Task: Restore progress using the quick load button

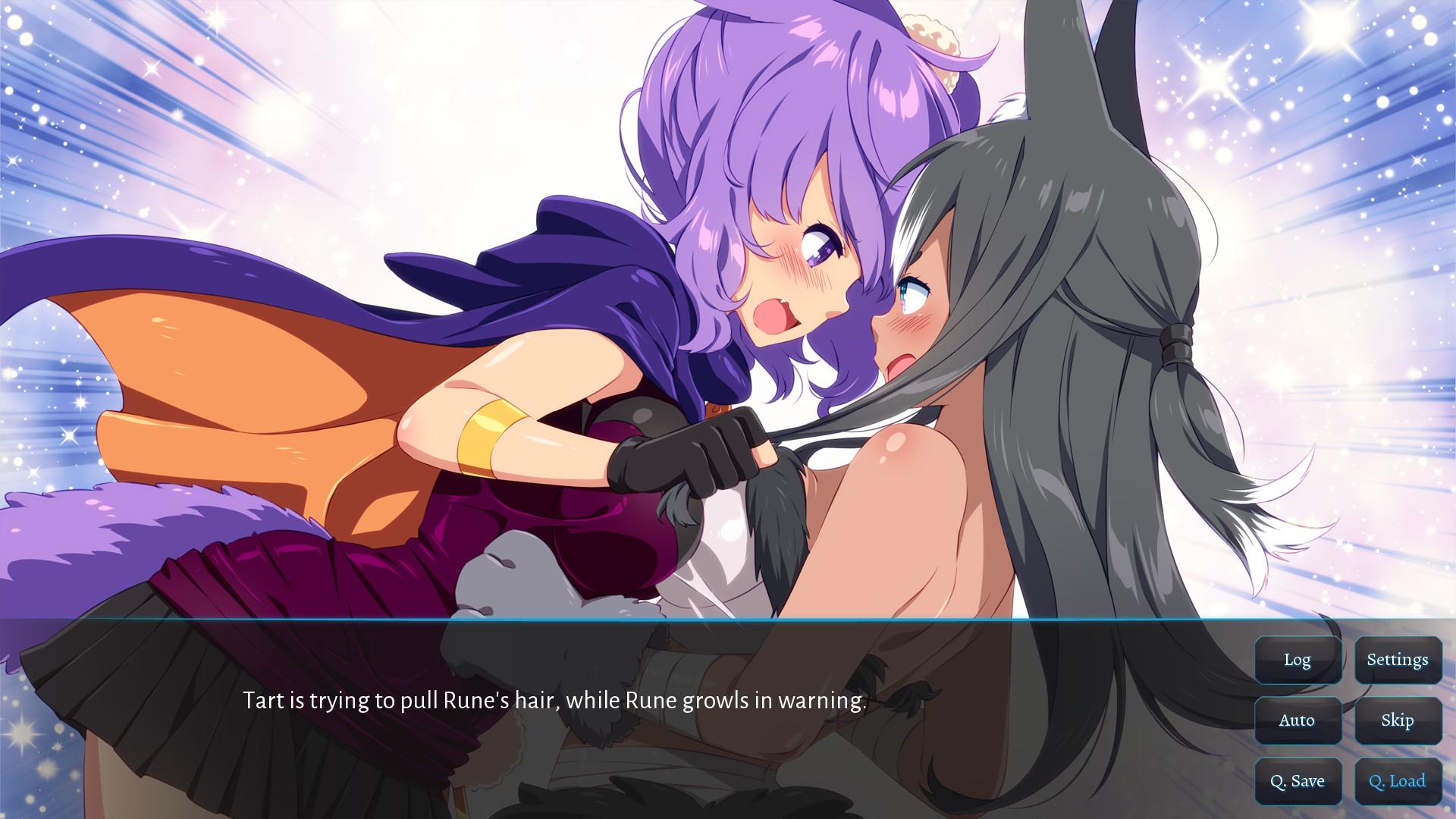Action: pyautogui.click(x=1398, y=780)
